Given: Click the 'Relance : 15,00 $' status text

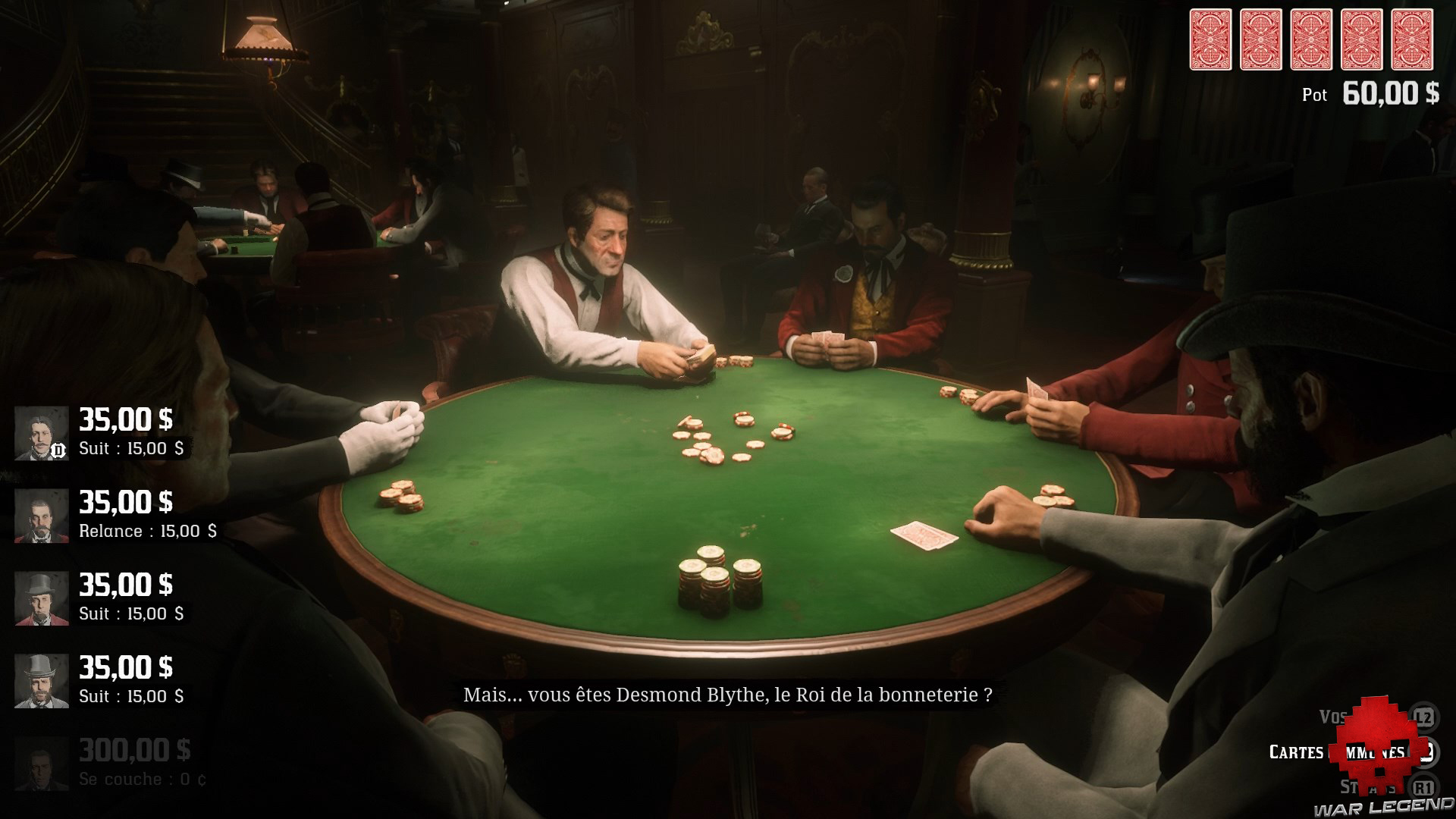Looking at the screenshot, I should tap(148, 532).
